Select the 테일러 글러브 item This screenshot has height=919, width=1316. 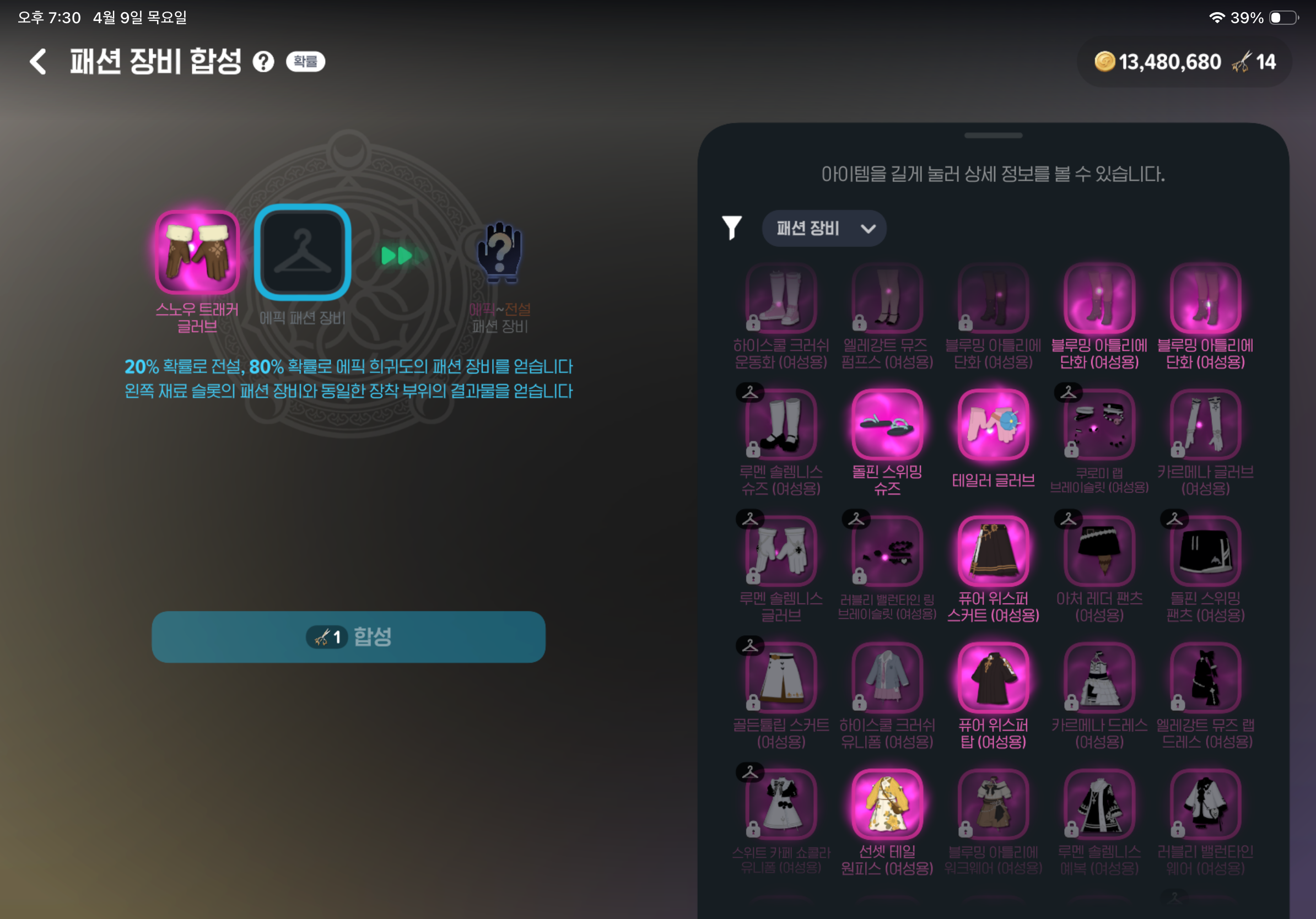click(993, 425)
